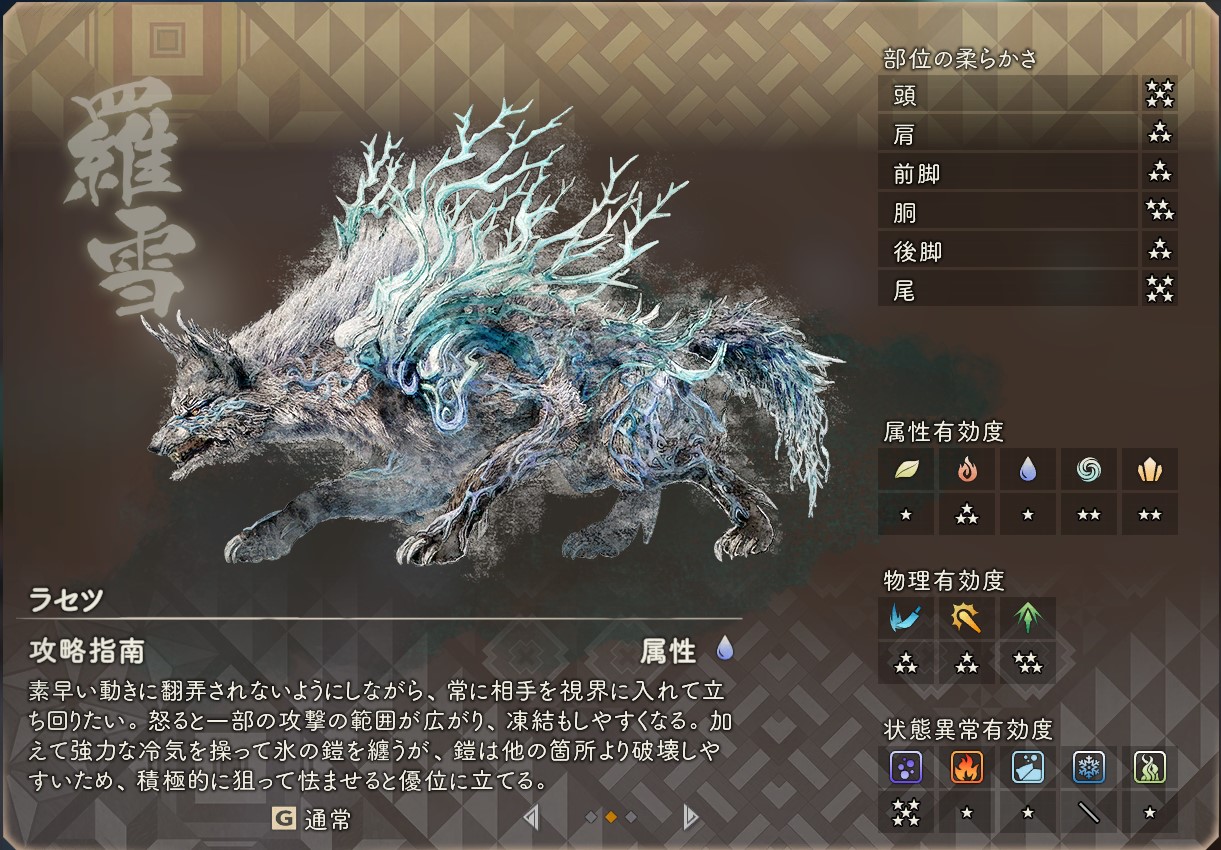Image resolution: width=1221 pixels, height=850 pixels.
Task: Go to the previous page with the left arrow
Action: pos(531,818)
